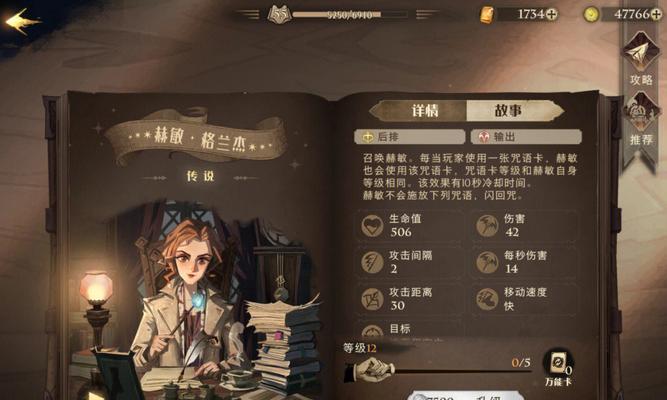Add more gold cards via the 1734 plus button
Image resolution: width=667 pixels, height=400 pixels.
point(551,14)
